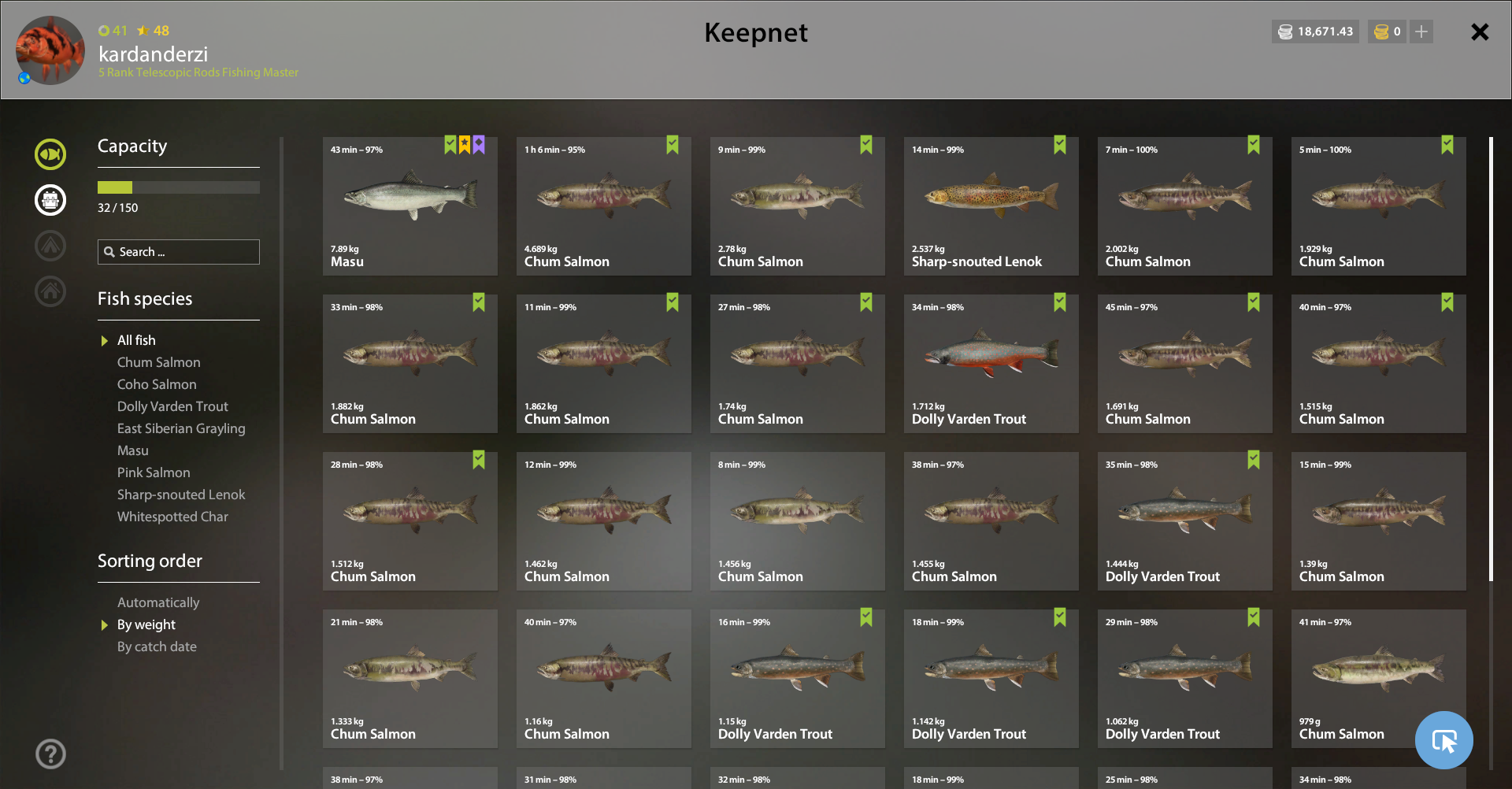Focus the fish search field

[x=179, y=252]
